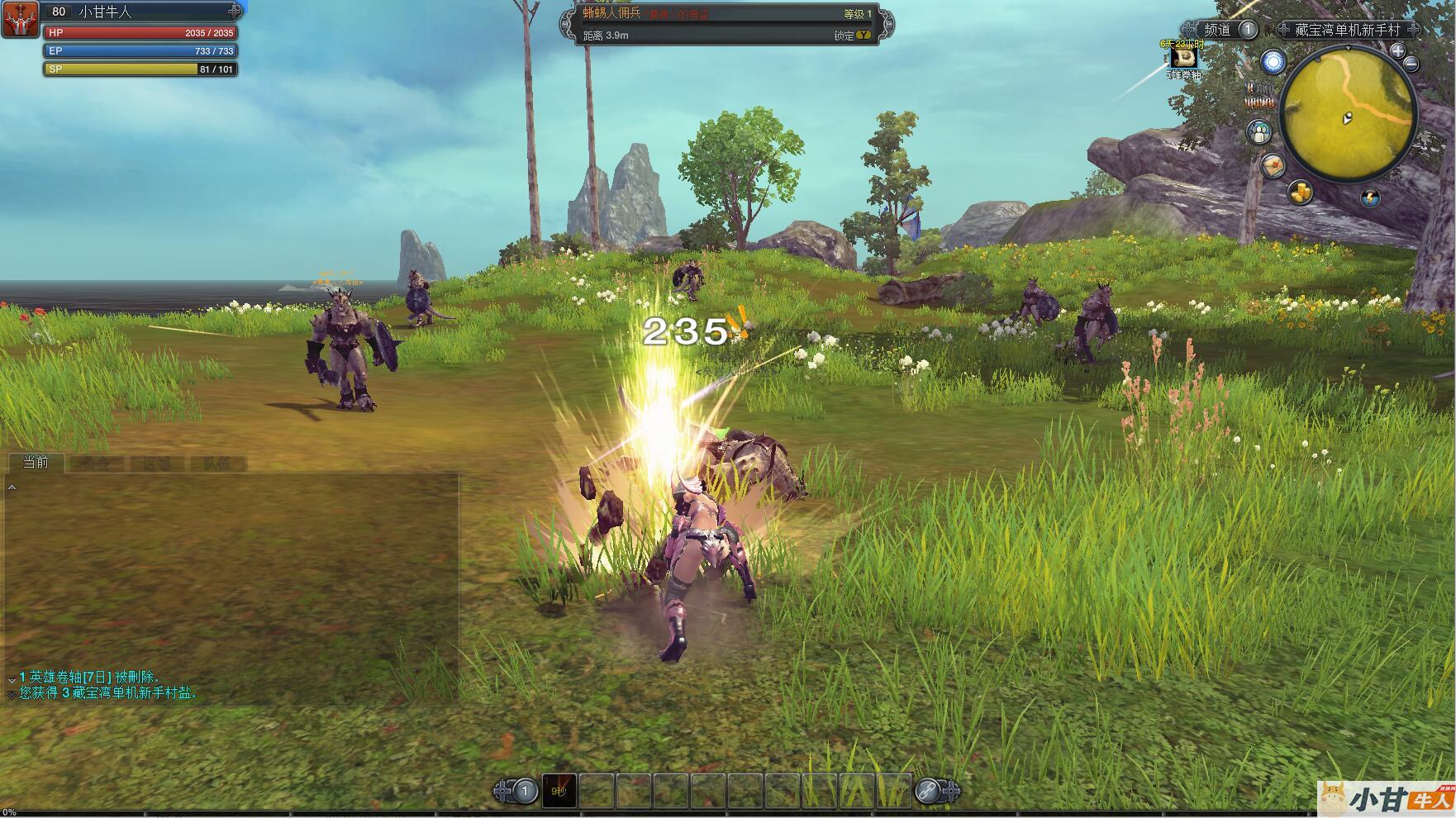Activate the skill slot on 9秒 cooldown
Viewport: 1456px width, 818px height.
point(559,791)
